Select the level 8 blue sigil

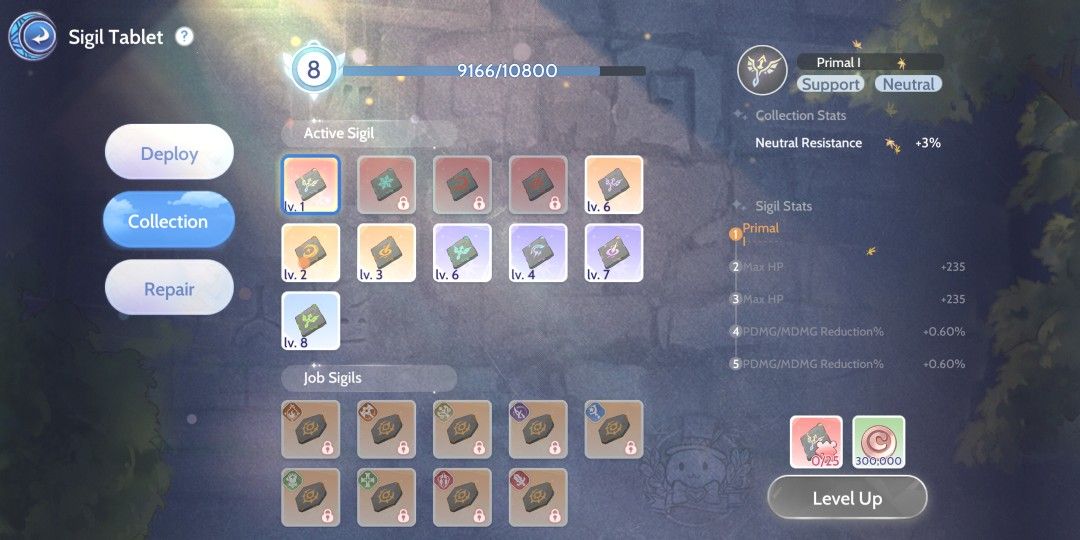point(311,320)
